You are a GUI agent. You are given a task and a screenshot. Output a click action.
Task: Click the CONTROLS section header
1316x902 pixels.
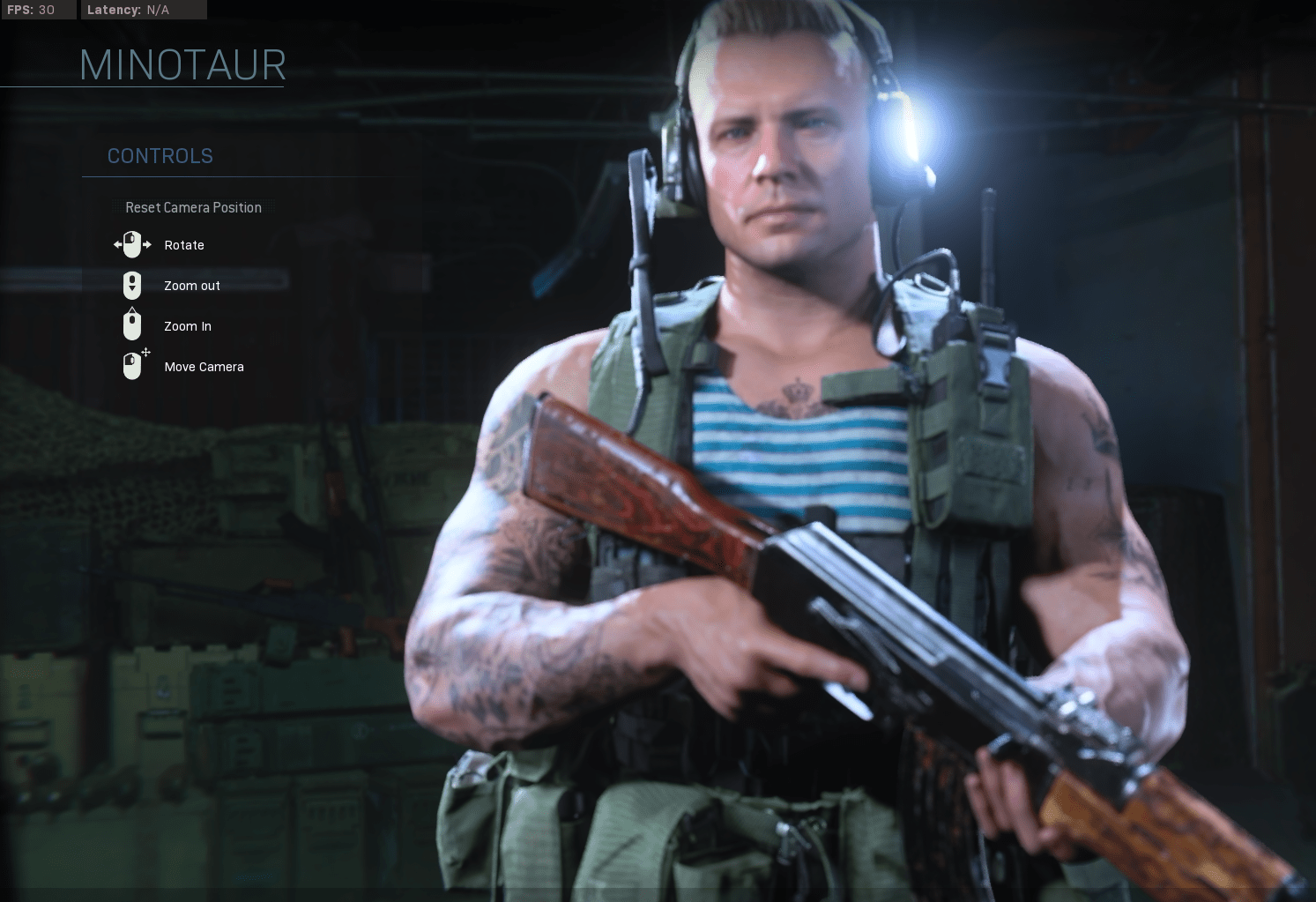(160, 155)
